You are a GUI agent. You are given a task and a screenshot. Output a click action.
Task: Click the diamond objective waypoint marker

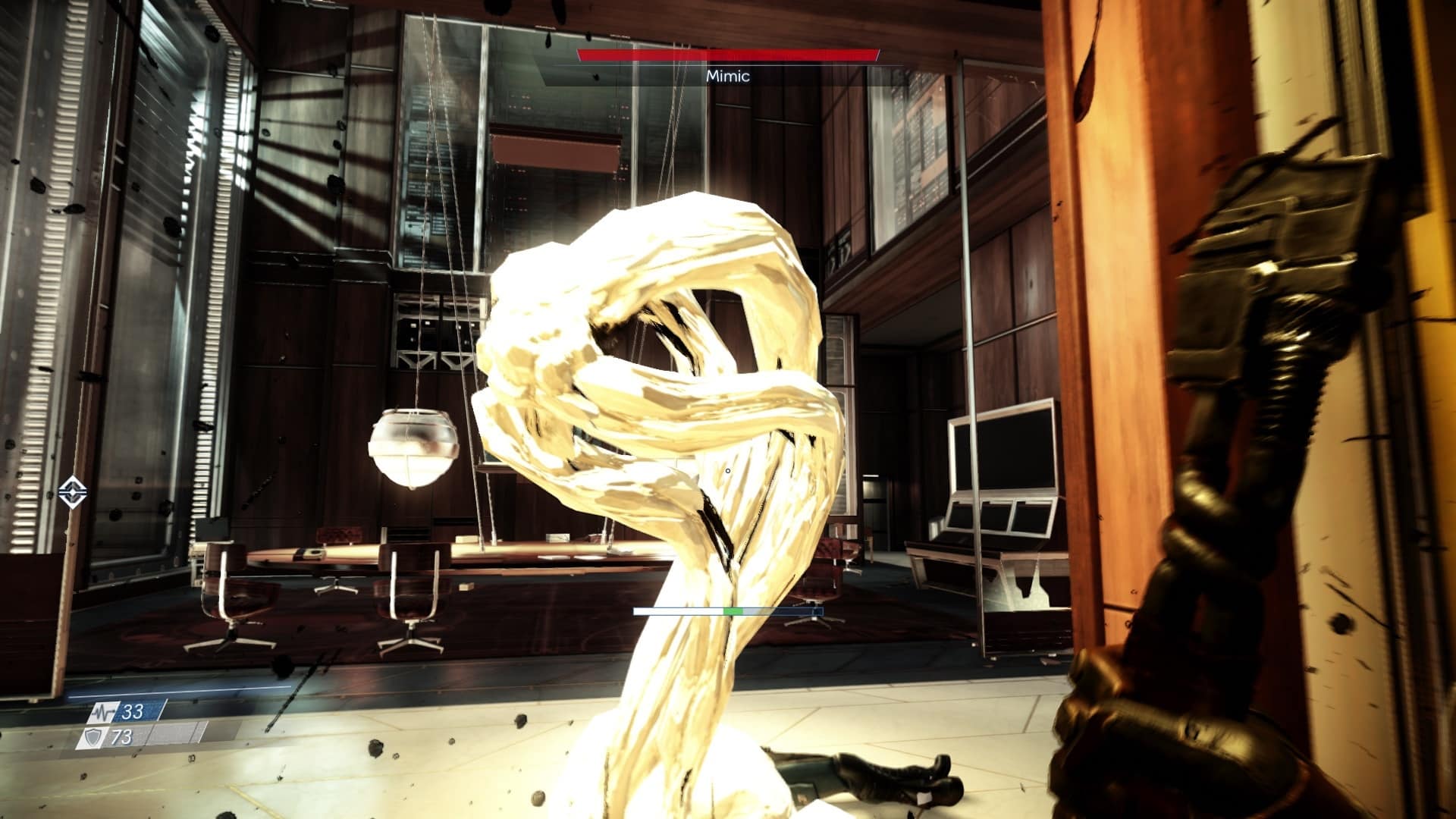(72, 491)
